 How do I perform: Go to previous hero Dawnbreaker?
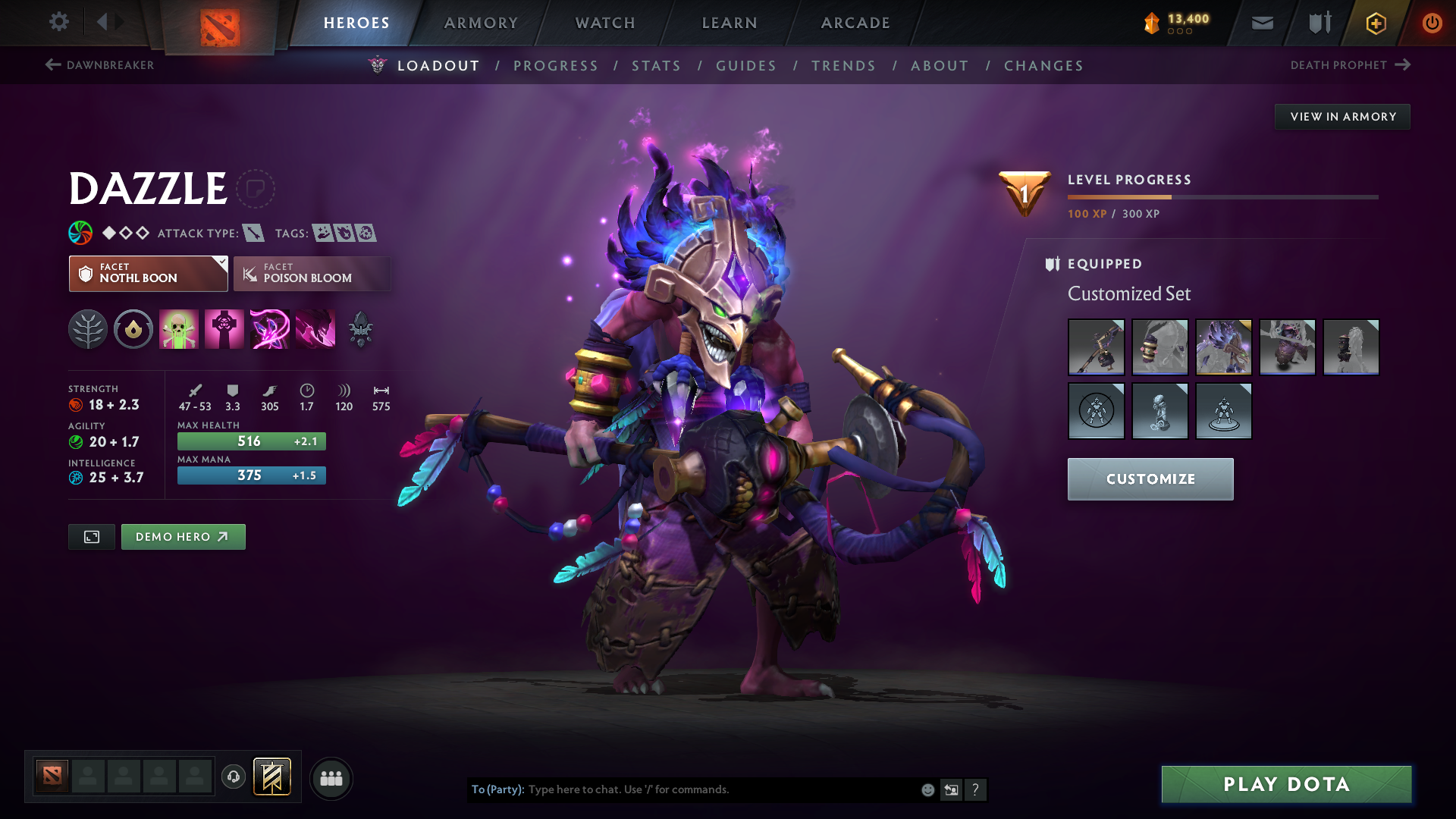[100, 65]
